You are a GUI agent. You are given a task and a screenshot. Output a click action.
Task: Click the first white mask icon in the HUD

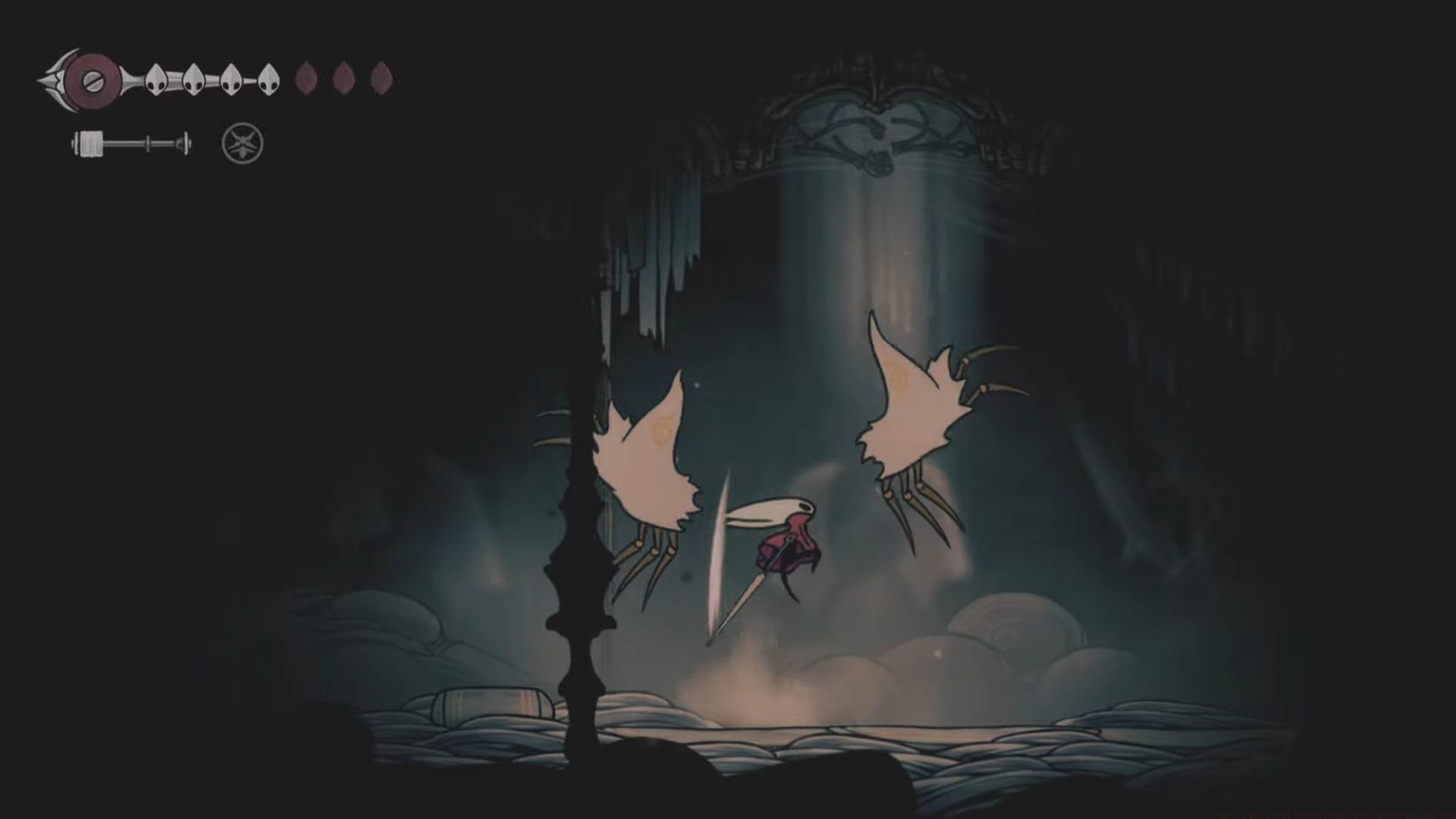click(155, 78)
